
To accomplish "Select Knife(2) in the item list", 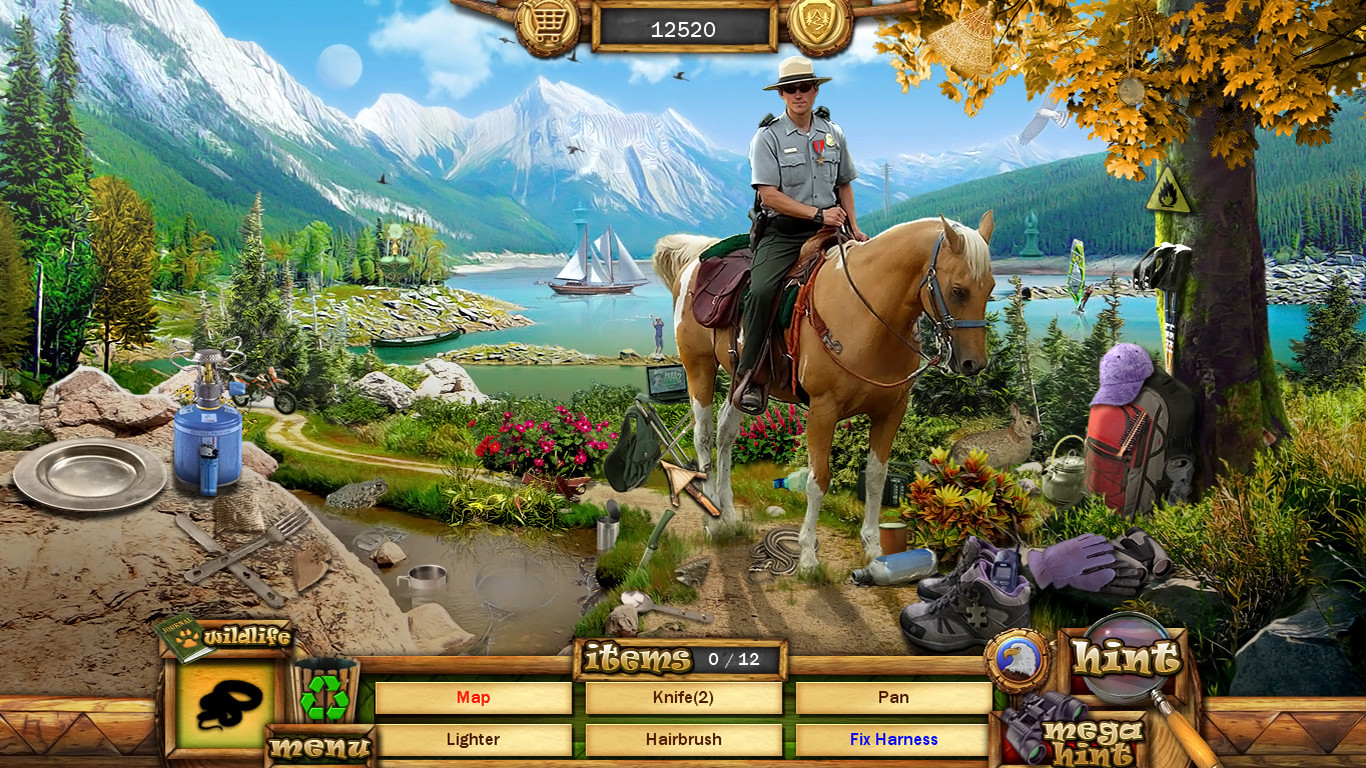I will (684, 697).
